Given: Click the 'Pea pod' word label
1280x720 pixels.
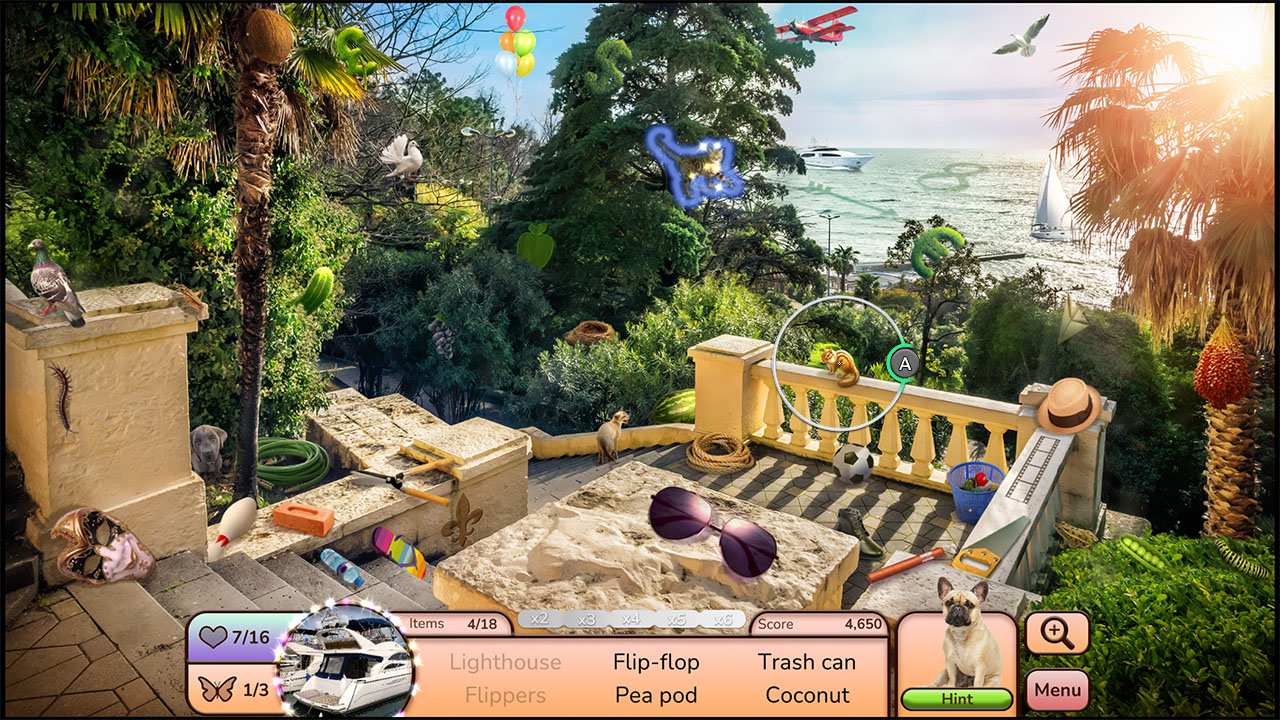Looking at the screenshot, I should (x=654, y=694).
